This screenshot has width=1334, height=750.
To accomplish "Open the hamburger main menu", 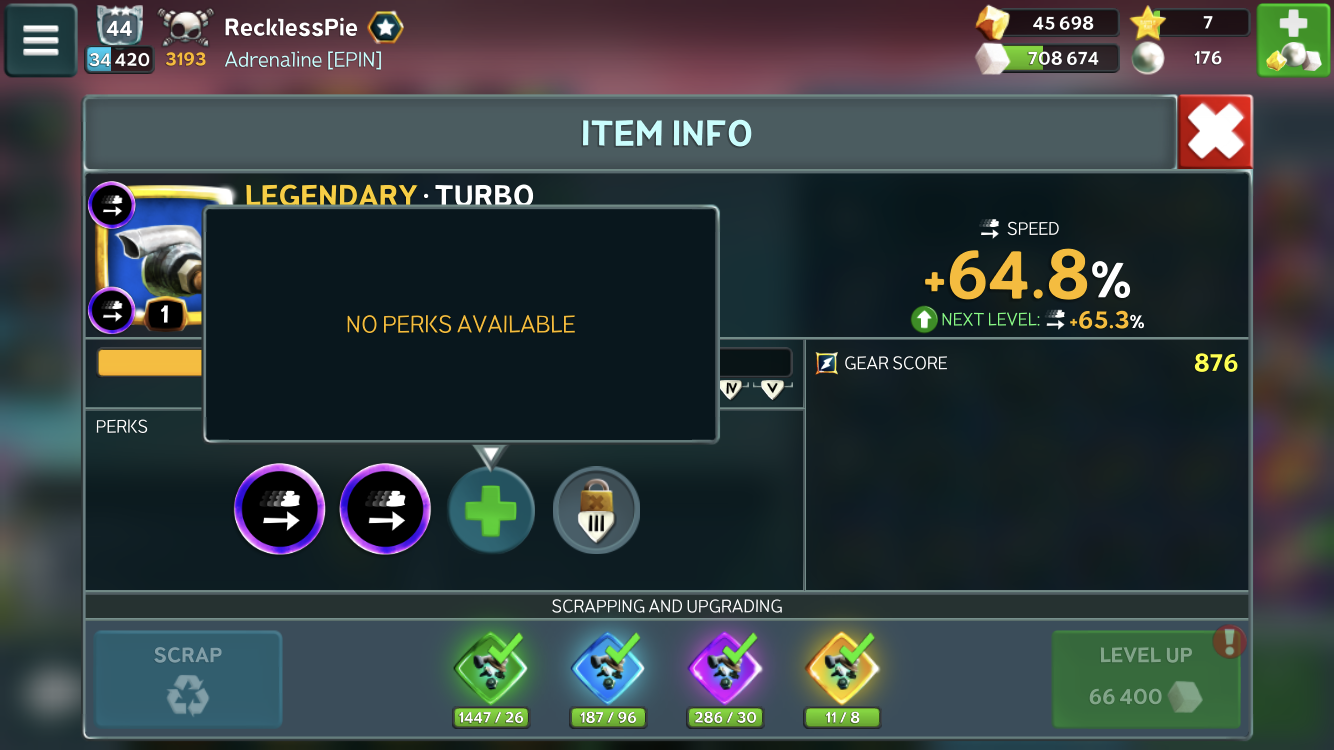I will pyautogui.click(x=41, y=40).
